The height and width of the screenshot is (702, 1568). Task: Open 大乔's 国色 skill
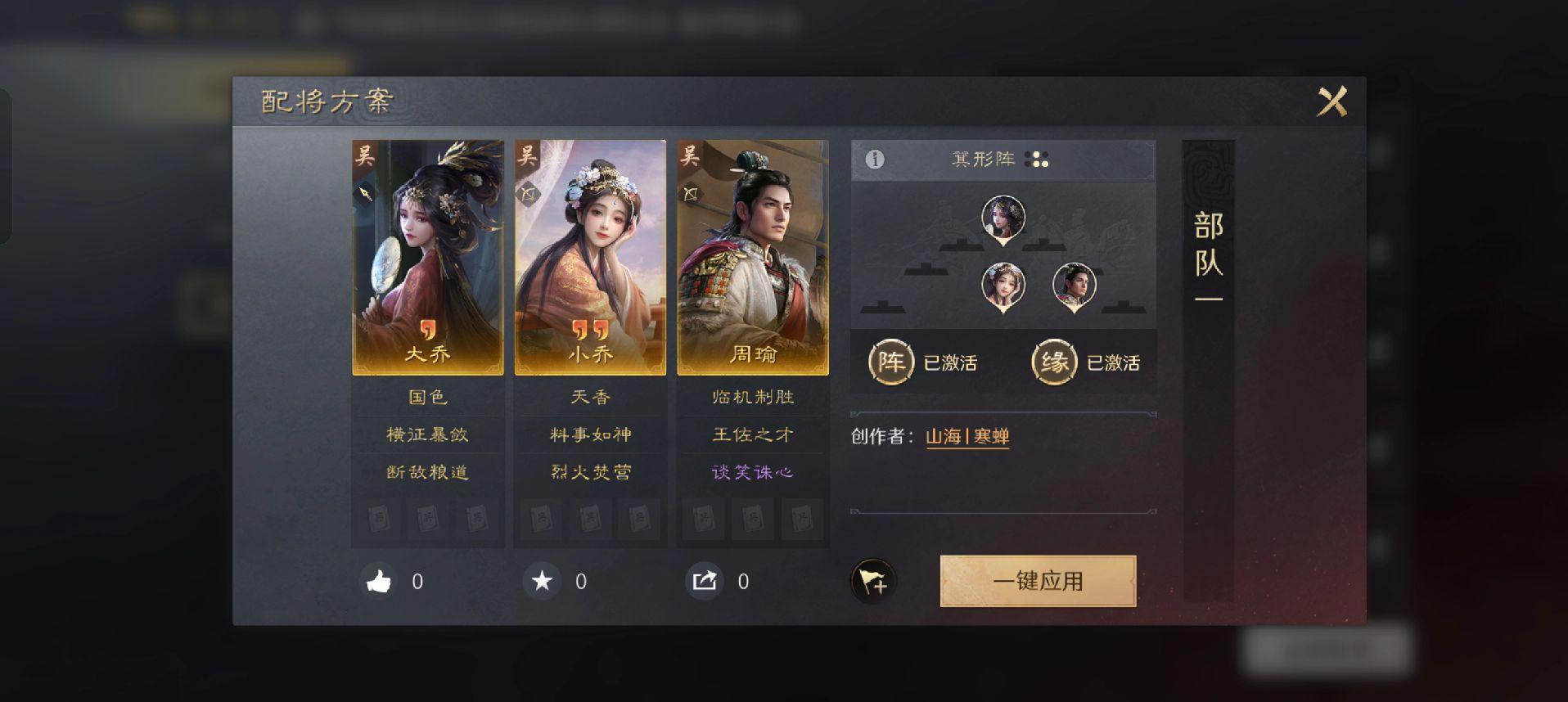427,397
